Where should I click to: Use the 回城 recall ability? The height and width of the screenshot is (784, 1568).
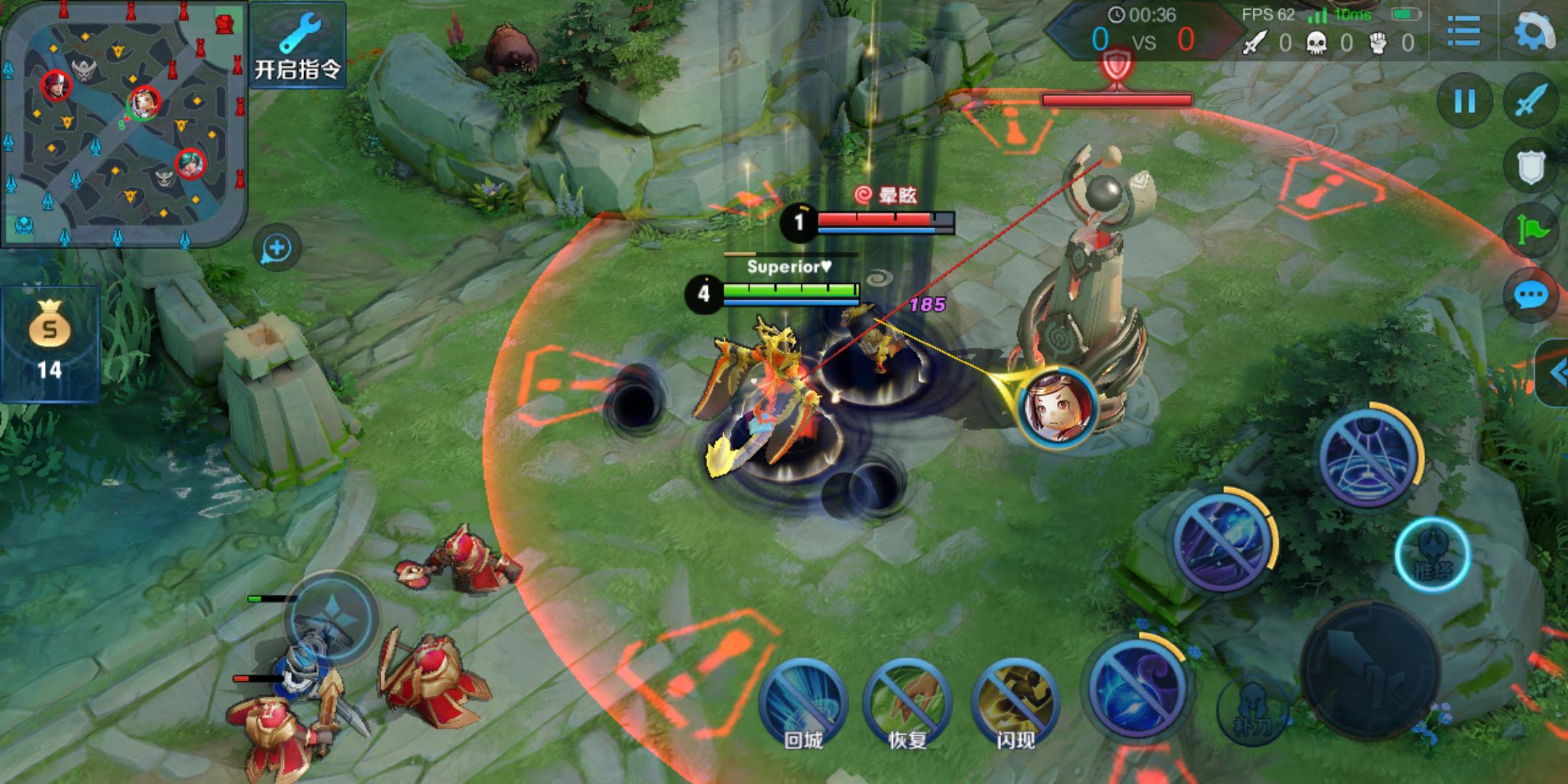802,703
